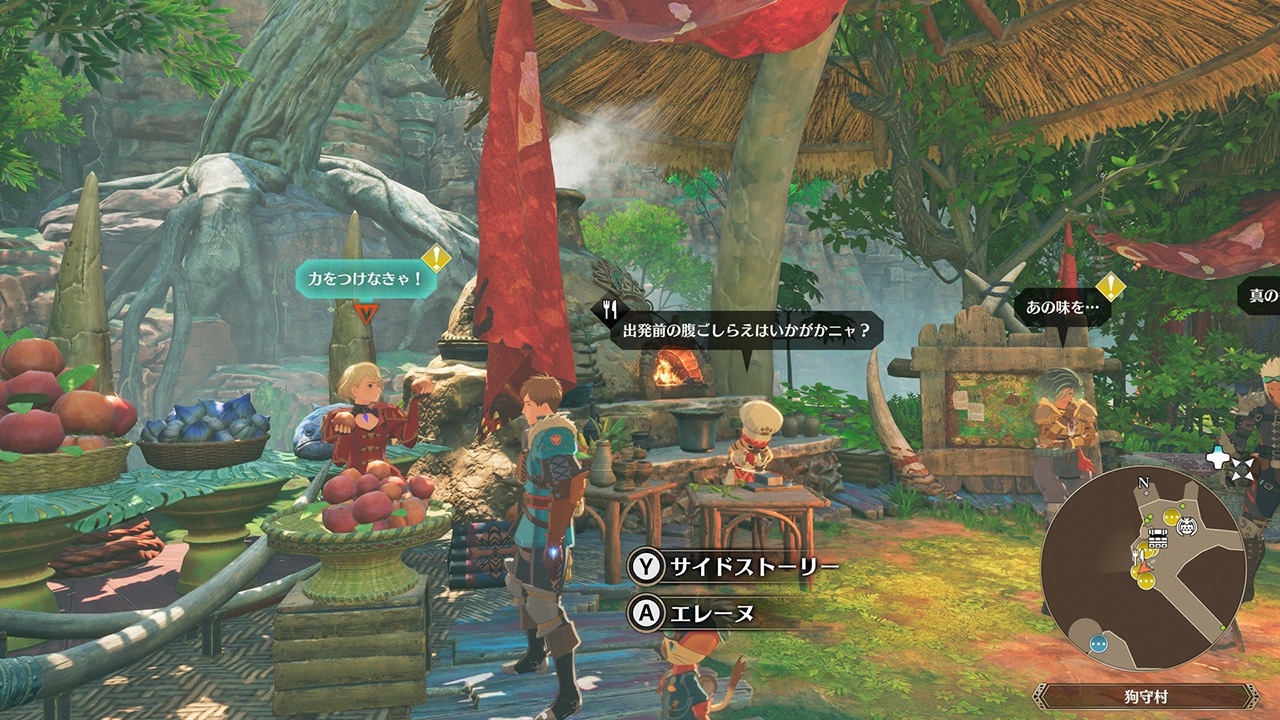Viewport: 1280px width, 720px height.
Task: Open the monster den icon on the minimap
Action: [1186, 526]
